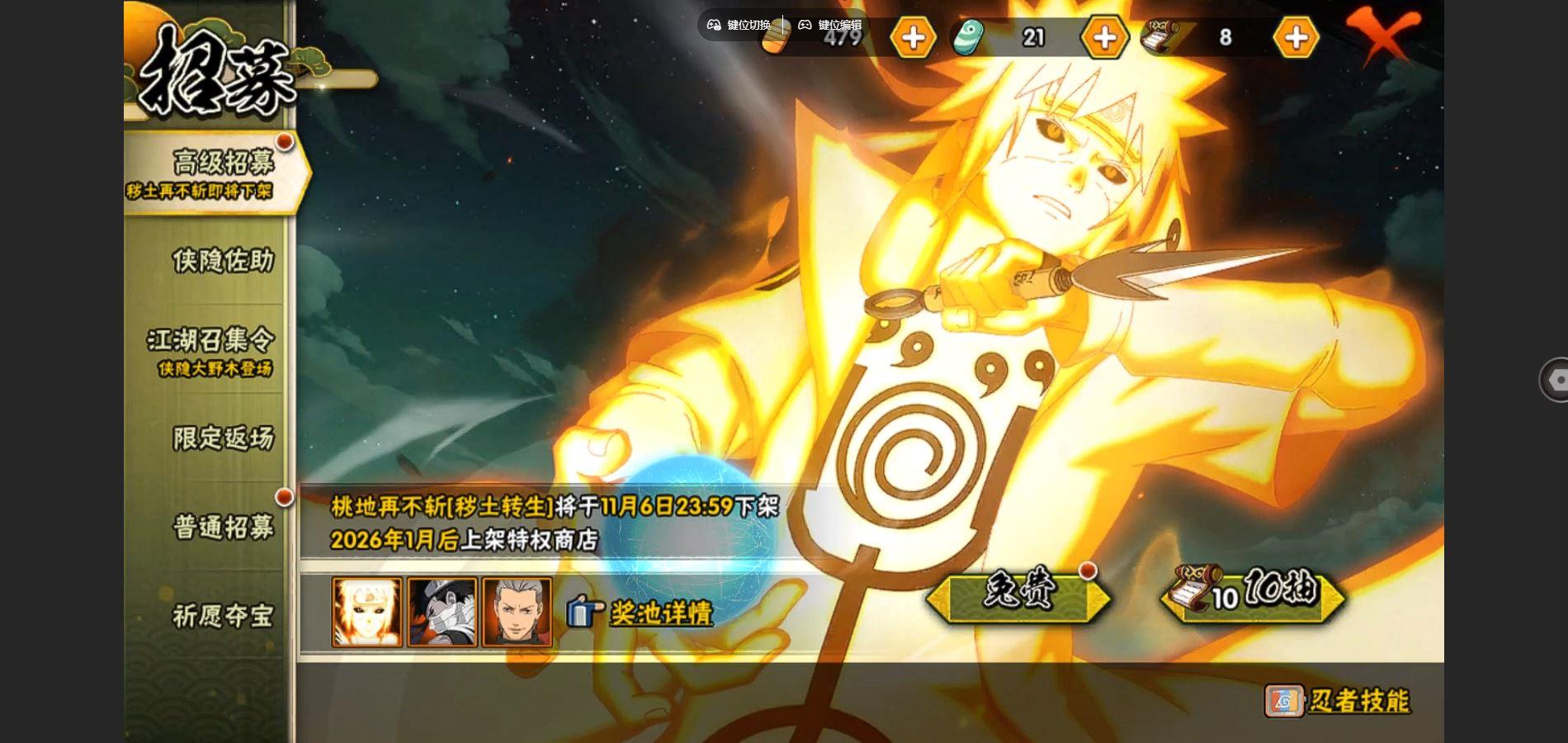Choose the 祈愿夺宝 tab
This screenshot has width=1568, height=743.
[x=222, y=616]
